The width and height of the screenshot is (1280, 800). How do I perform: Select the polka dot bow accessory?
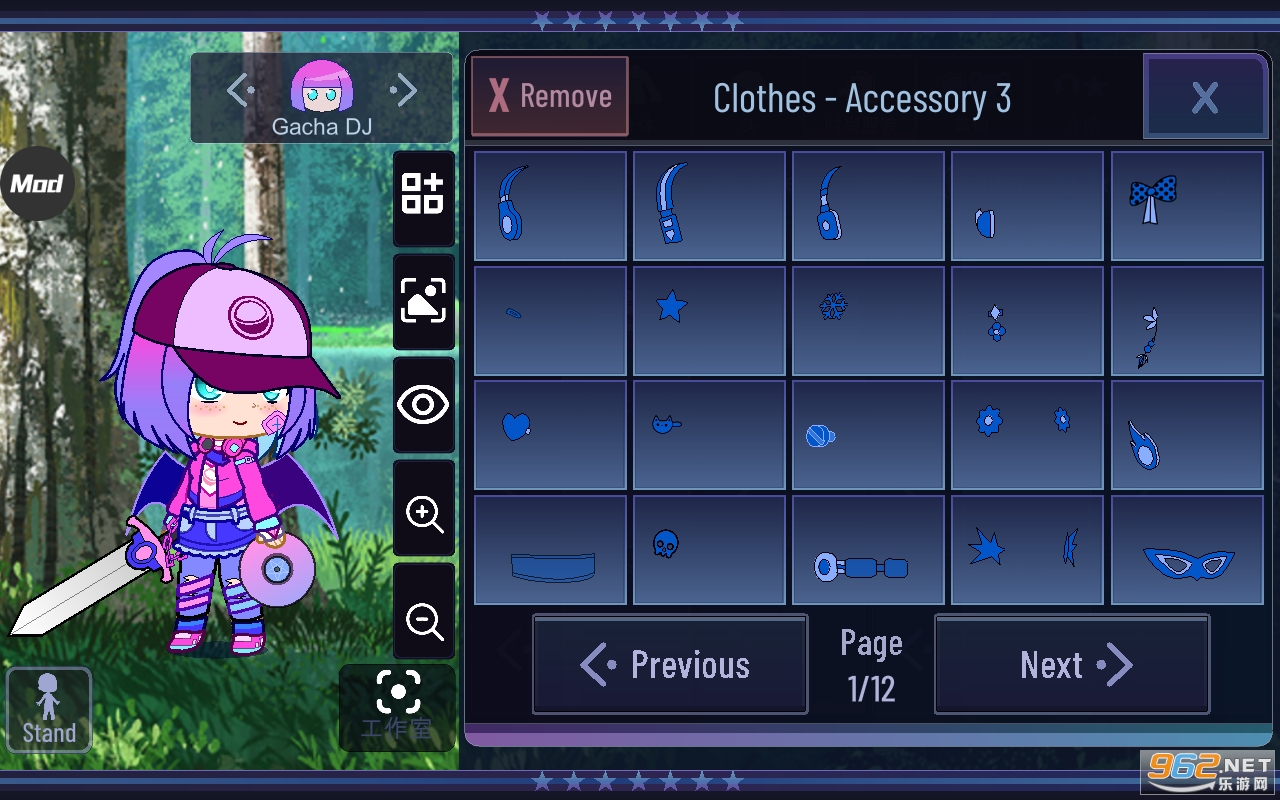coord(1187,205)
